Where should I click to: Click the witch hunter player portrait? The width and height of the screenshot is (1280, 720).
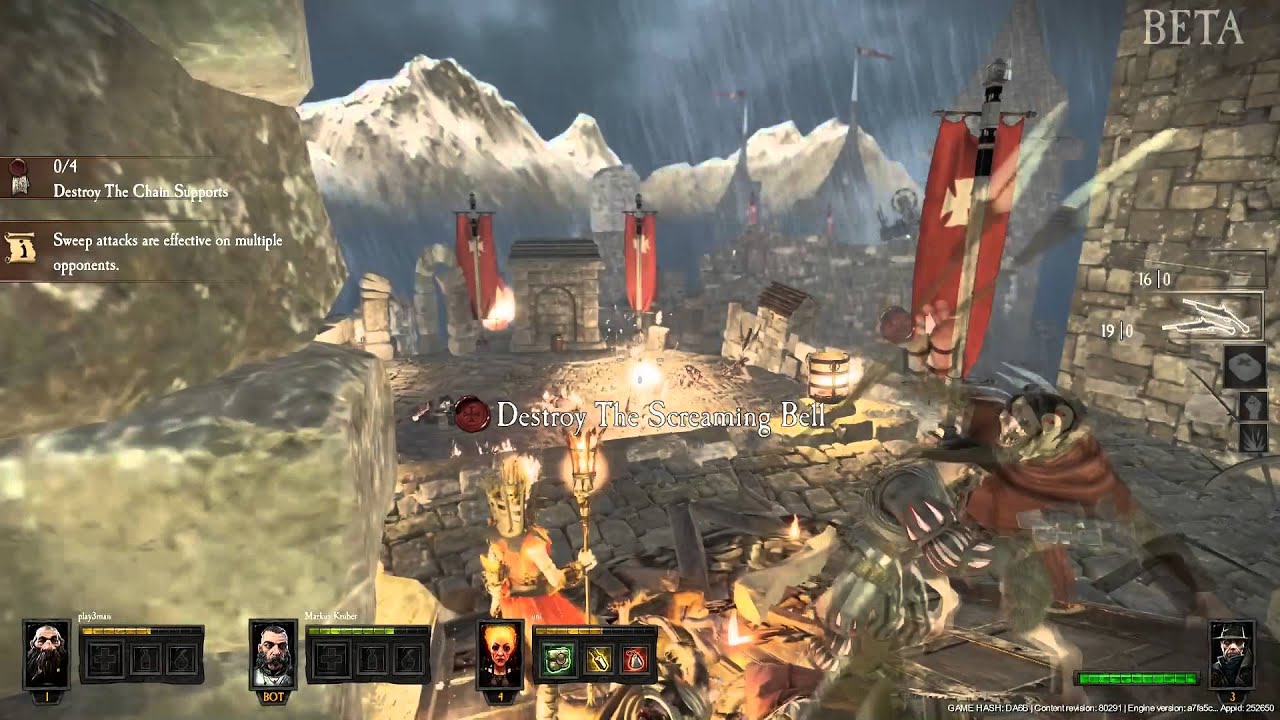pos(1232,654)
